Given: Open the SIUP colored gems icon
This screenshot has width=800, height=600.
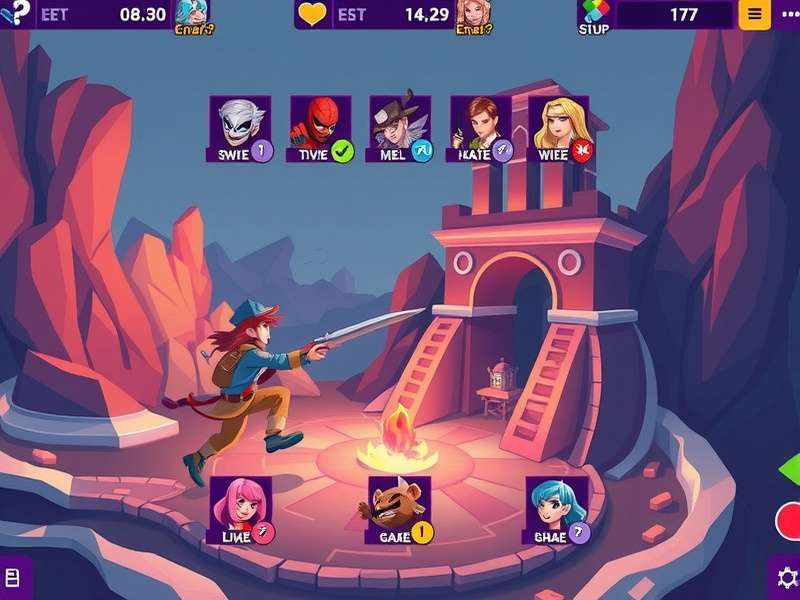Looking at the screenshot, I should (594, 12).
